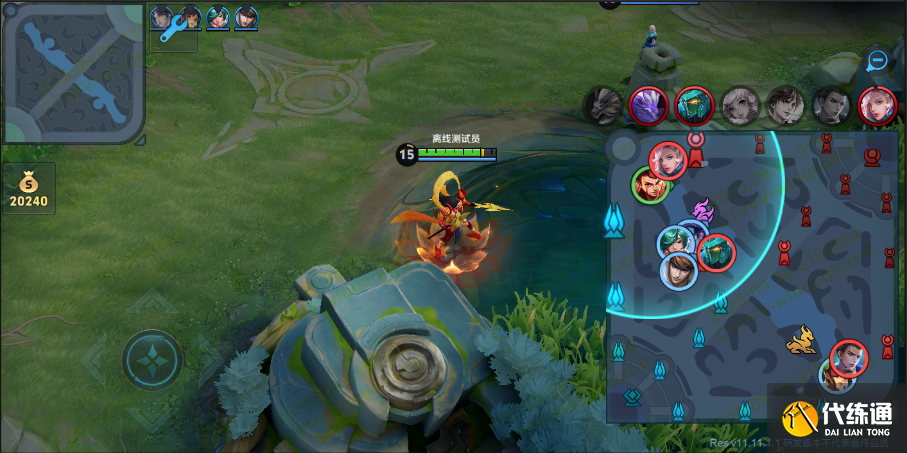Tap the virtual movement joystick
This screenshot has width=907, height=453.
coord(152,360)
